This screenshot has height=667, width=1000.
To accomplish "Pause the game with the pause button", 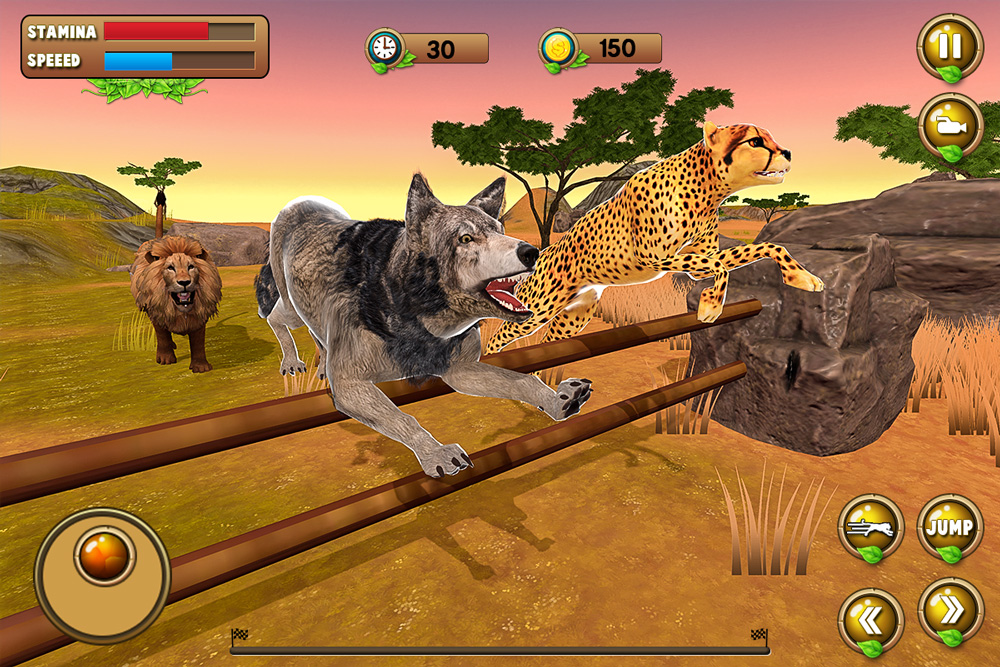I will click(x=950, y=47).
